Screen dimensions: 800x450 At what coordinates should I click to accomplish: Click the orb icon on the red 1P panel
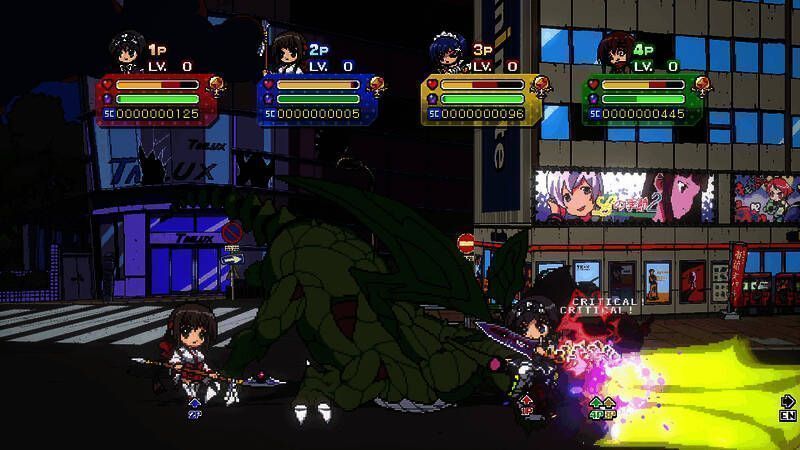(215, 86)
